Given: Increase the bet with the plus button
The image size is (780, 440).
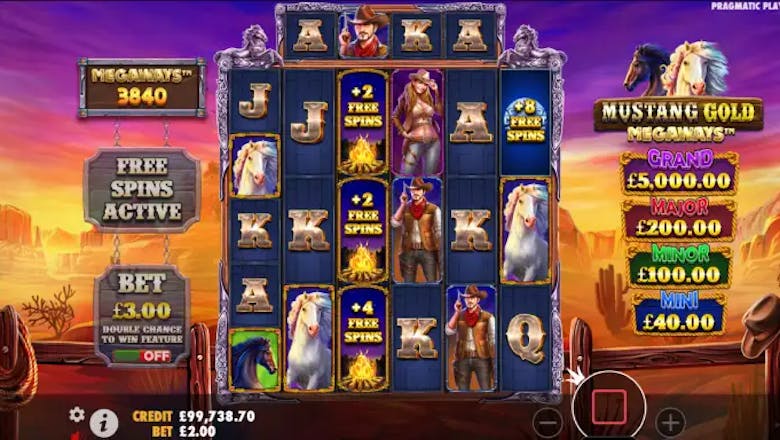Looking at the screenshot, I should (672, 420).
